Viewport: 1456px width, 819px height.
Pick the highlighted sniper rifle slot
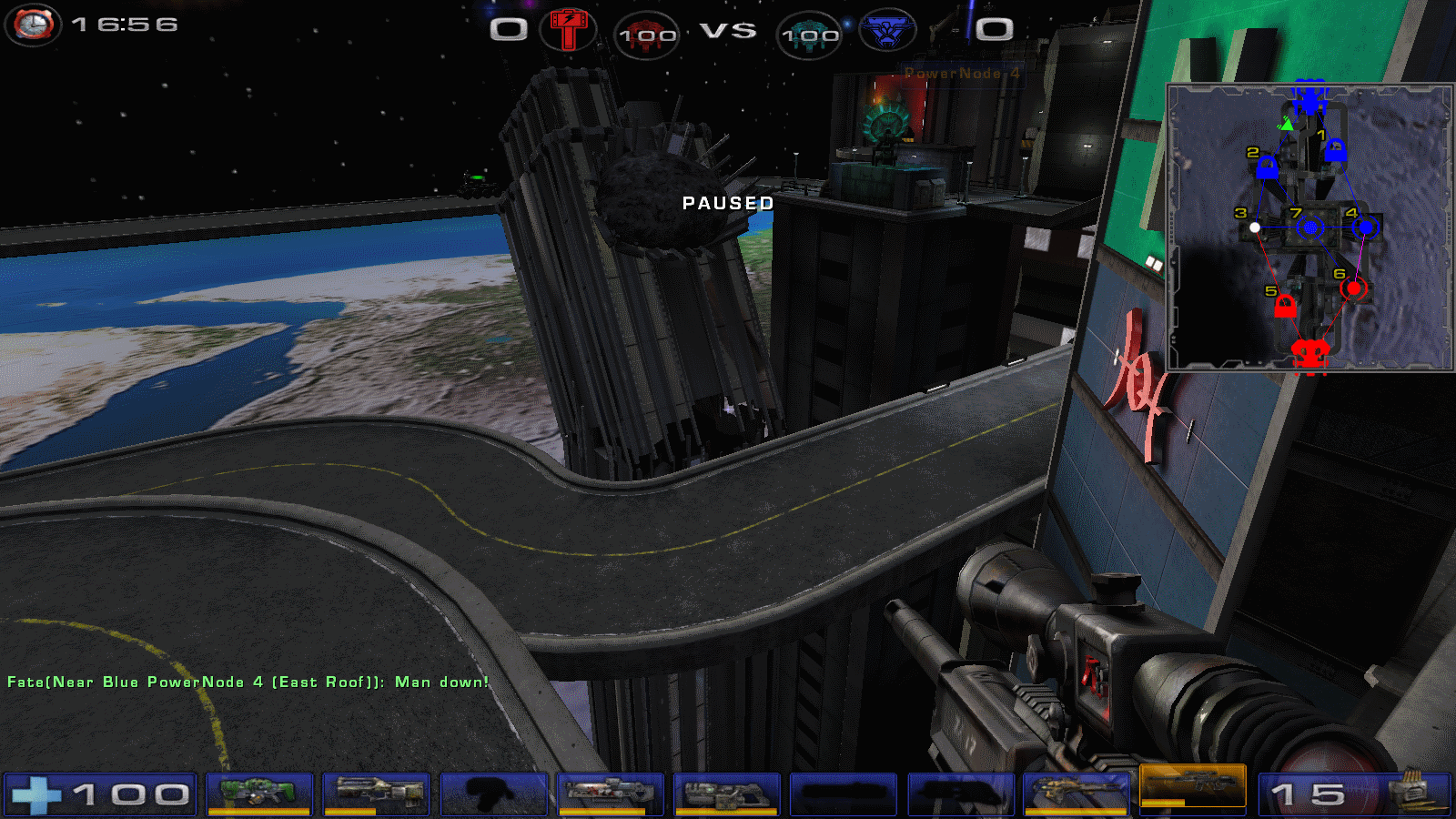[x=1192, y=785]
